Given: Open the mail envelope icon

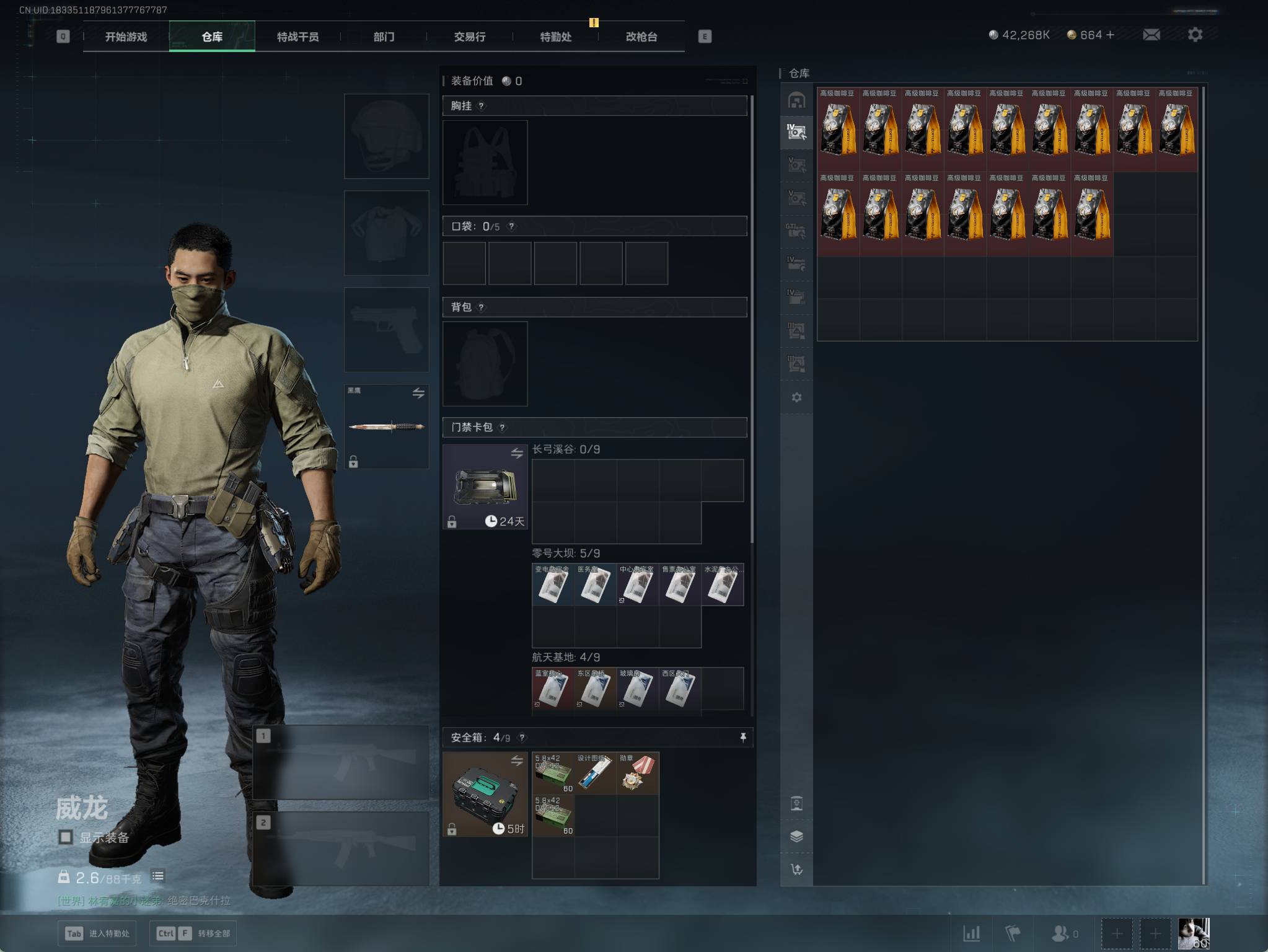Looking at the screenshot, I should tap(1151, 35).
